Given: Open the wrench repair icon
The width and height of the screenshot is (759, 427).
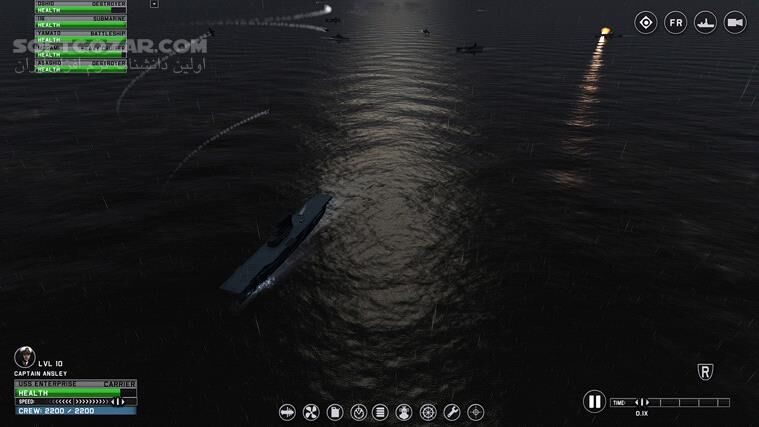Looking at the screenshot, I should pos(452,412).
